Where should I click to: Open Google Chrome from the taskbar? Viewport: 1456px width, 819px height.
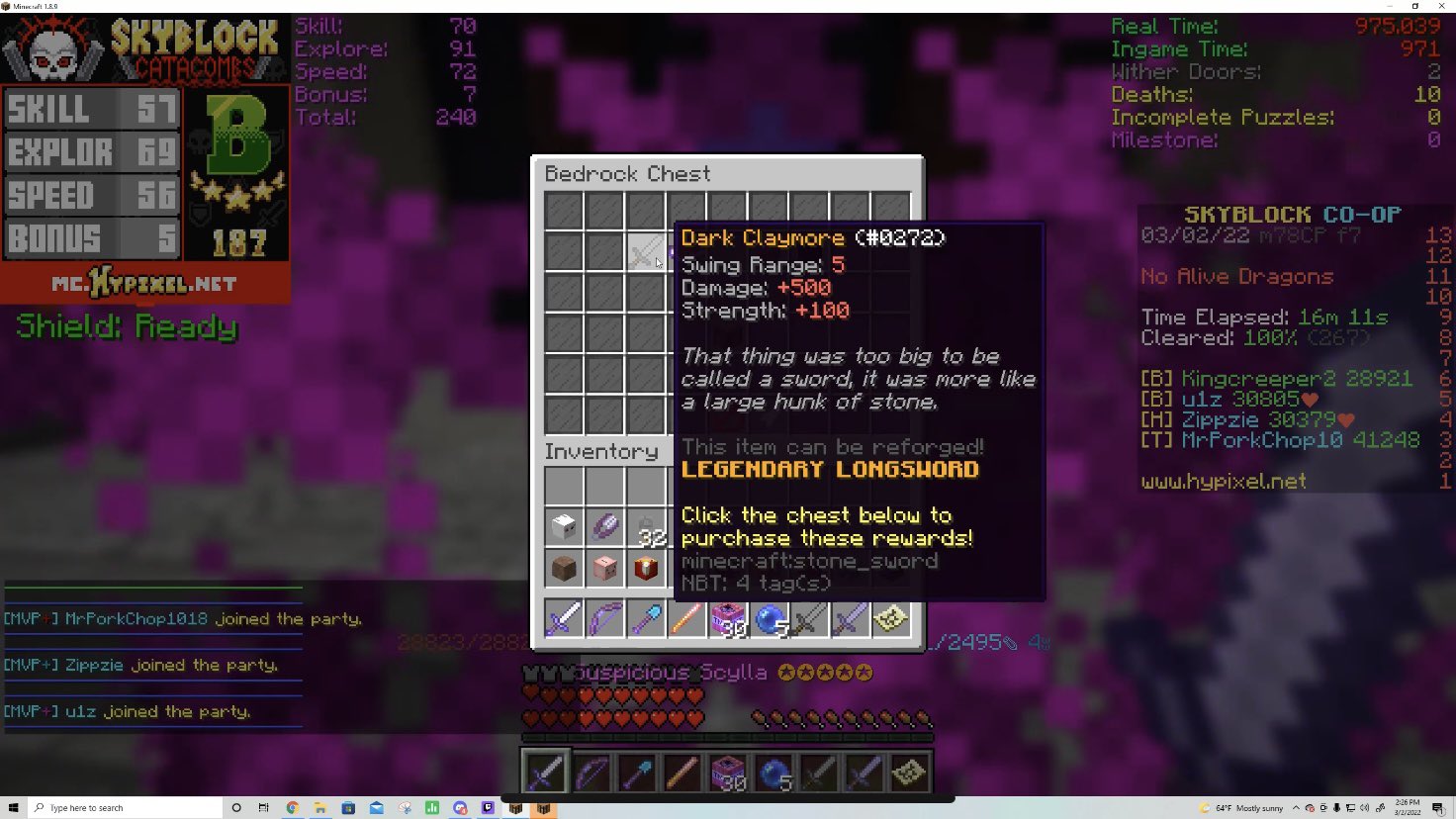293,807
